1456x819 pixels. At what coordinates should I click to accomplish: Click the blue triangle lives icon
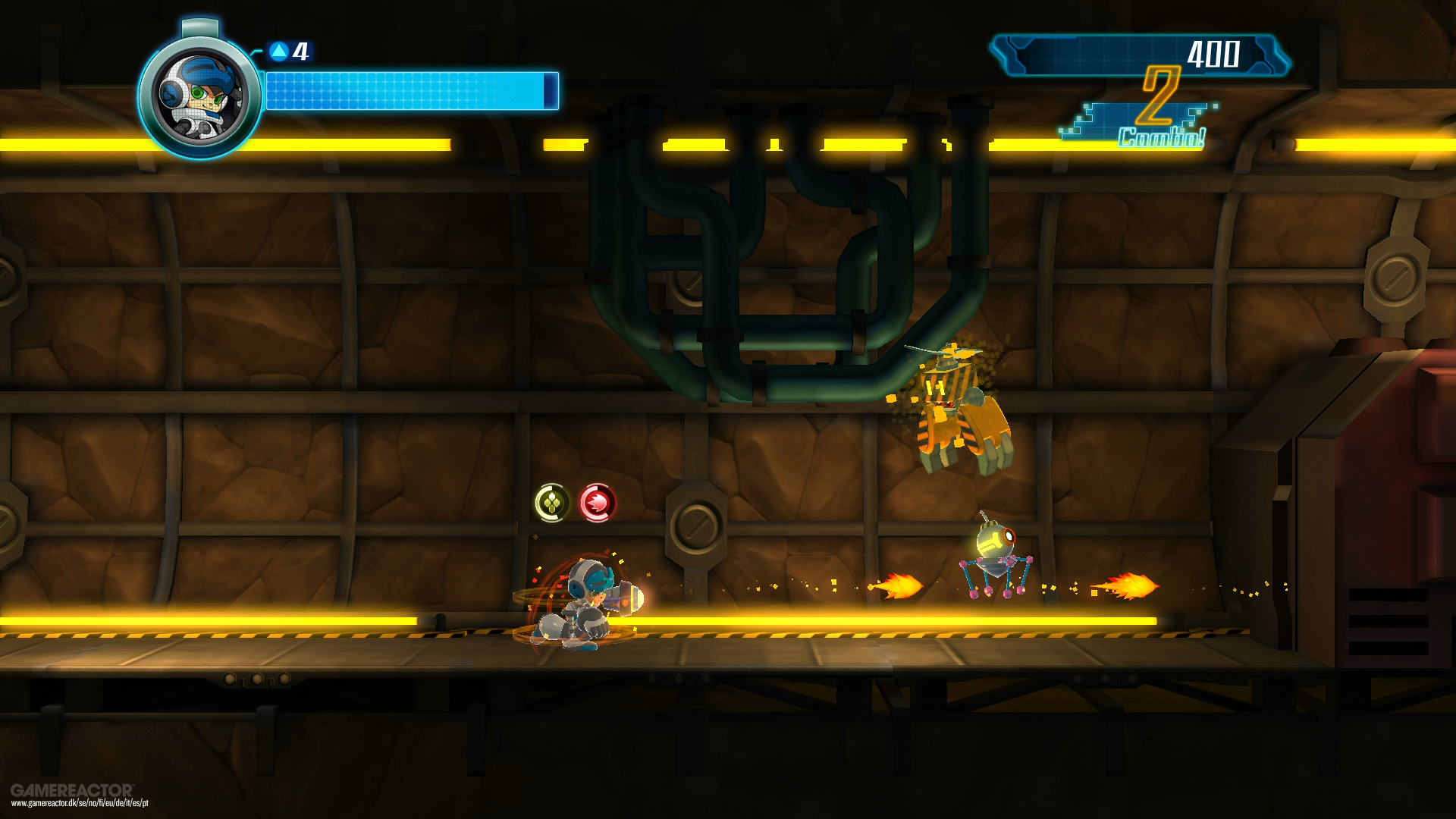(278, 52)
